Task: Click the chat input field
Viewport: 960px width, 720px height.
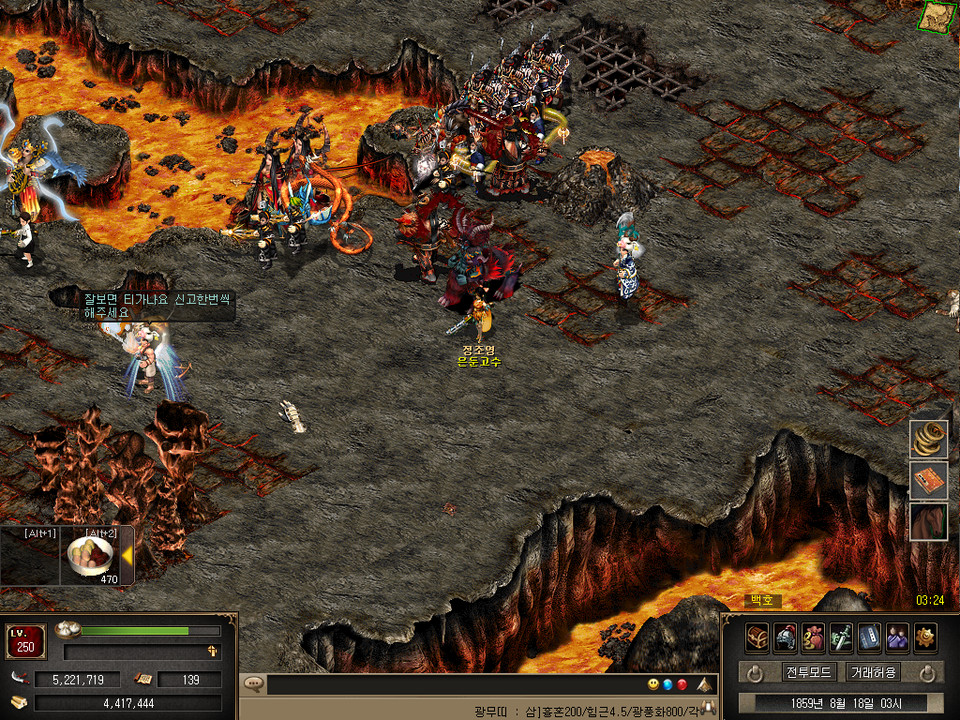Action: [450, 685]
